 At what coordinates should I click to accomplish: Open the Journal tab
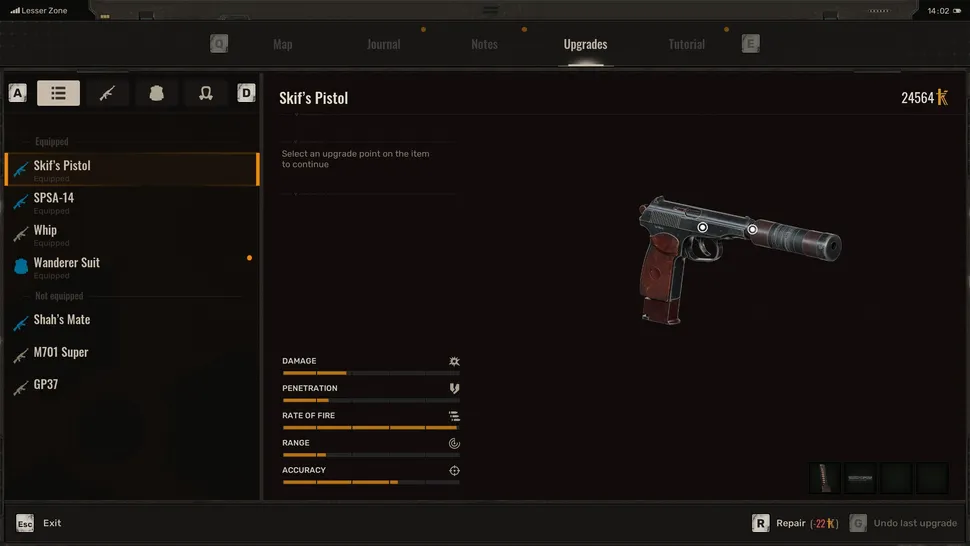[383, 44]
